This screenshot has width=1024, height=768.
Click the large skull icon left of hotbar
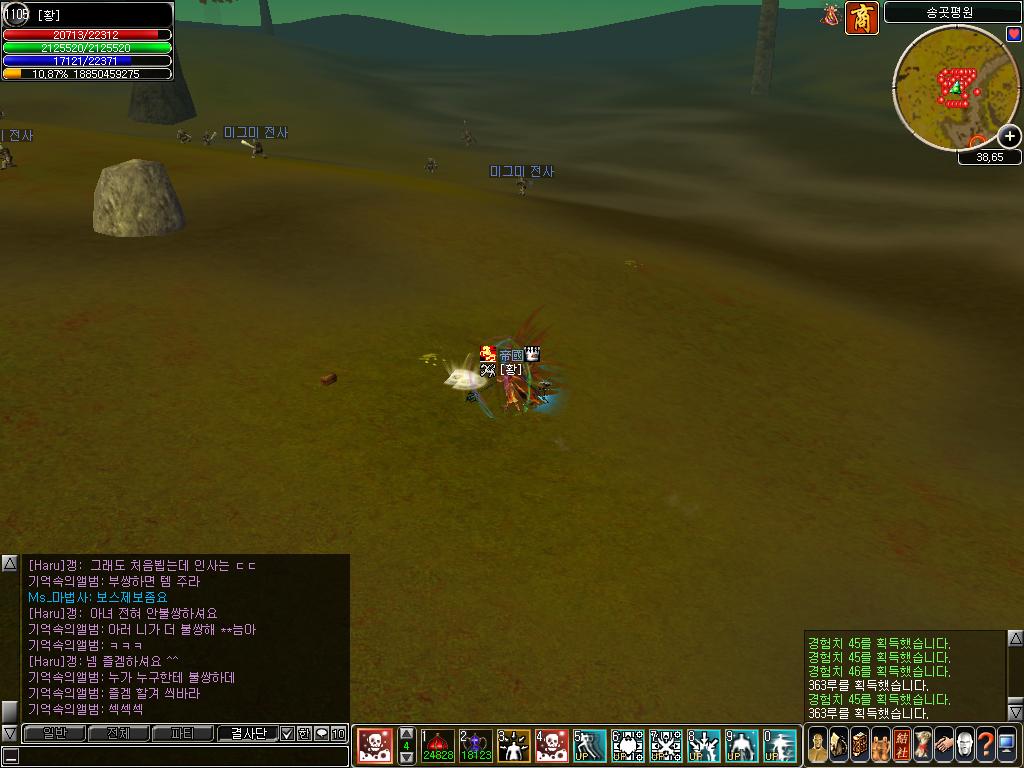click(375, 746)
